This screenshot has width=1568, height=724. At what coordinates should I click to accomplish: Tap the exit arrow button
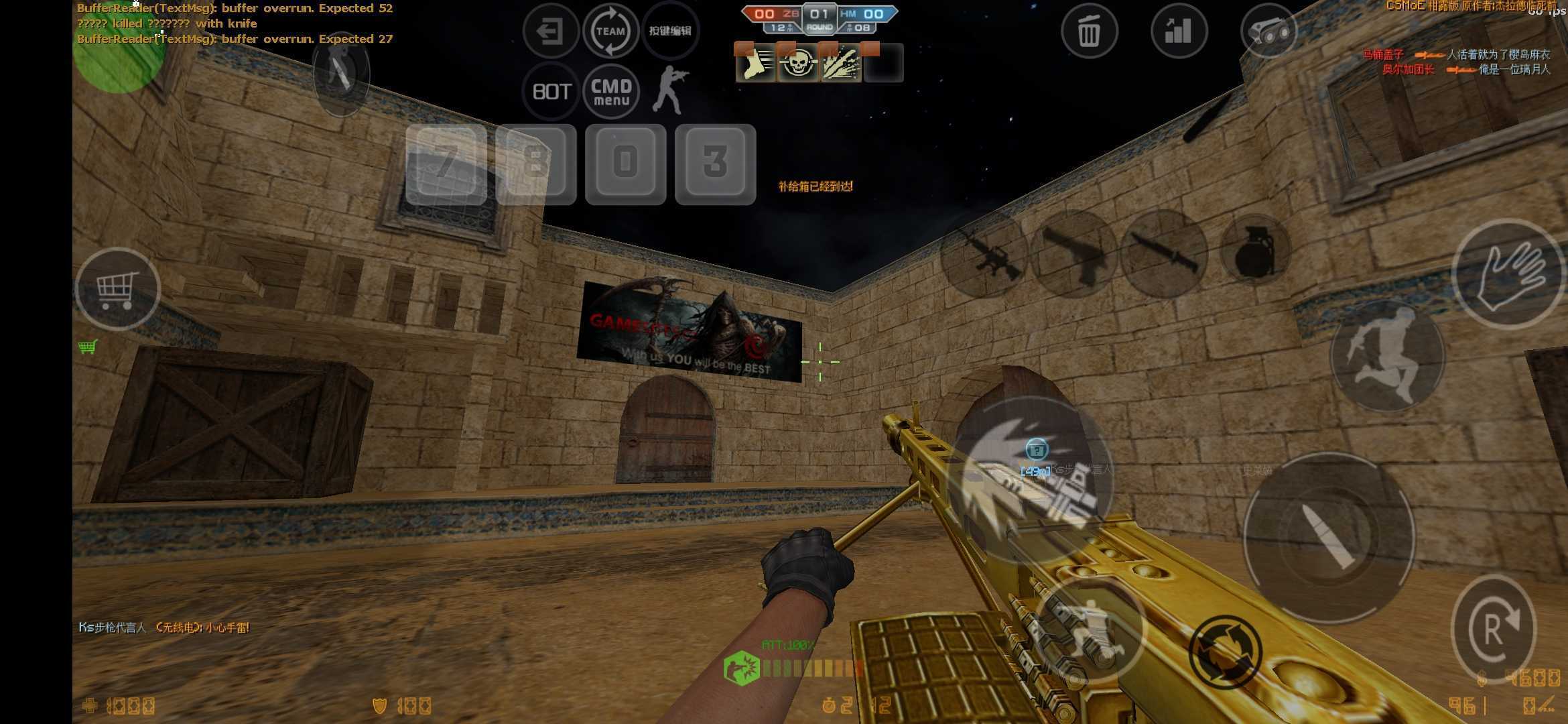[x=550, y=31]
